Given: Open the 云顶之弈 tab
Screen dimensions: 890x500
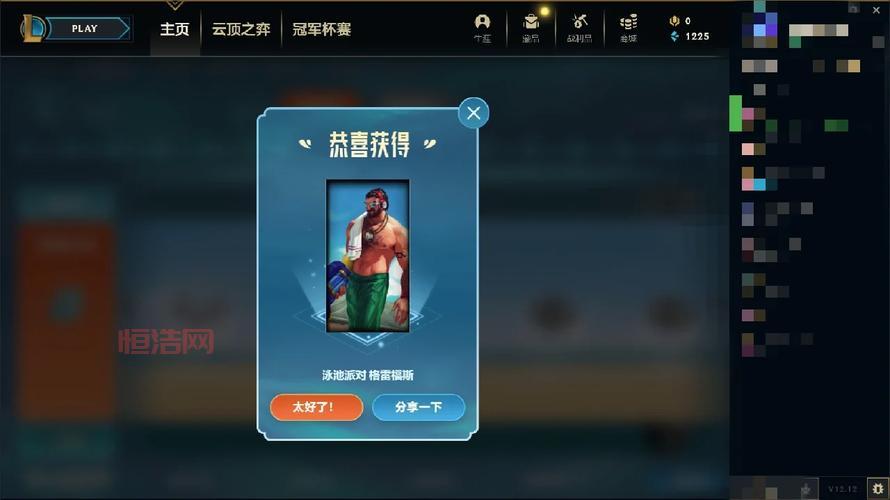Looking at the screenshot, I should coord(241,29).
